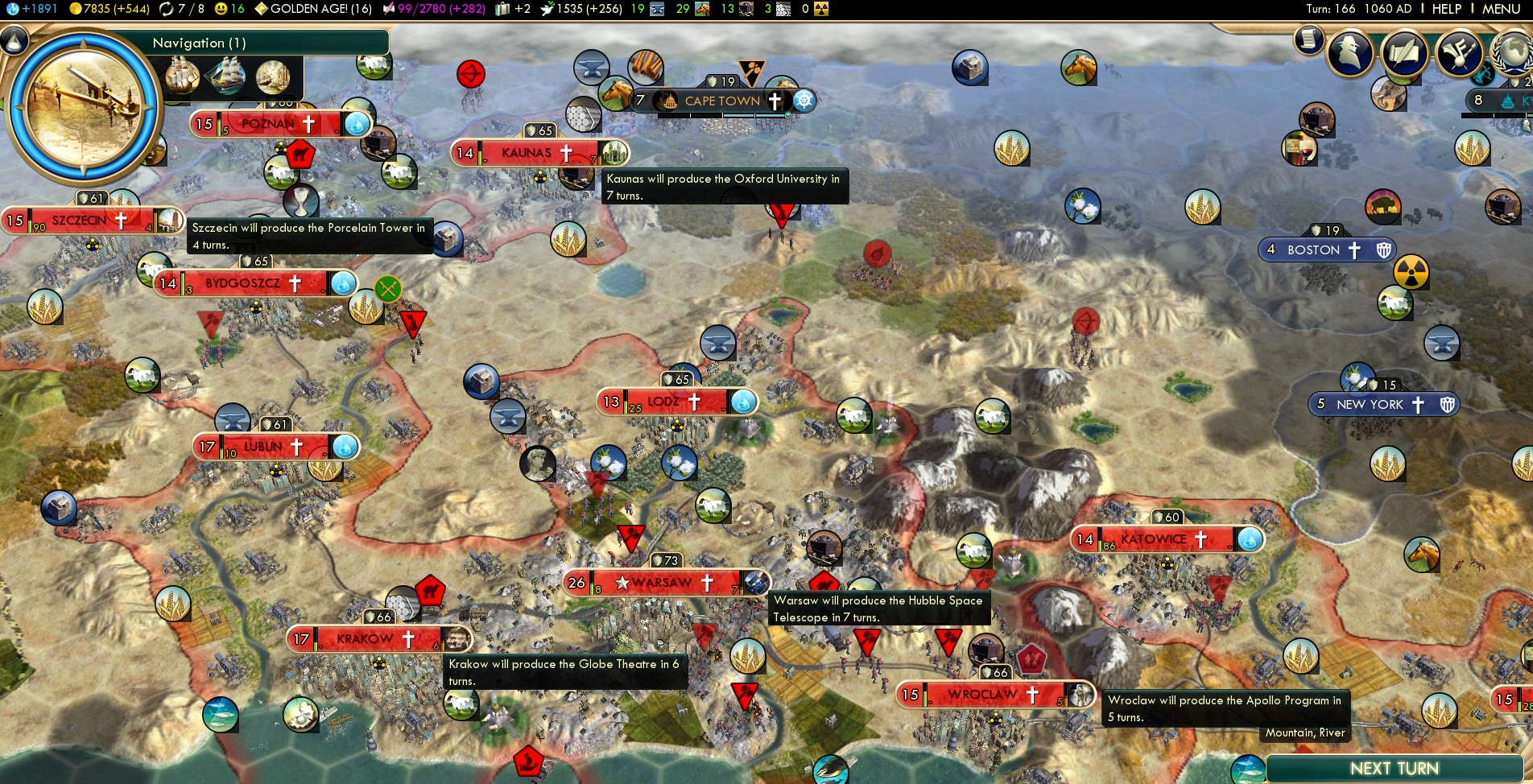
Task: Click the gold treasury readout in top bar
Action: click(x=109, y=9)
